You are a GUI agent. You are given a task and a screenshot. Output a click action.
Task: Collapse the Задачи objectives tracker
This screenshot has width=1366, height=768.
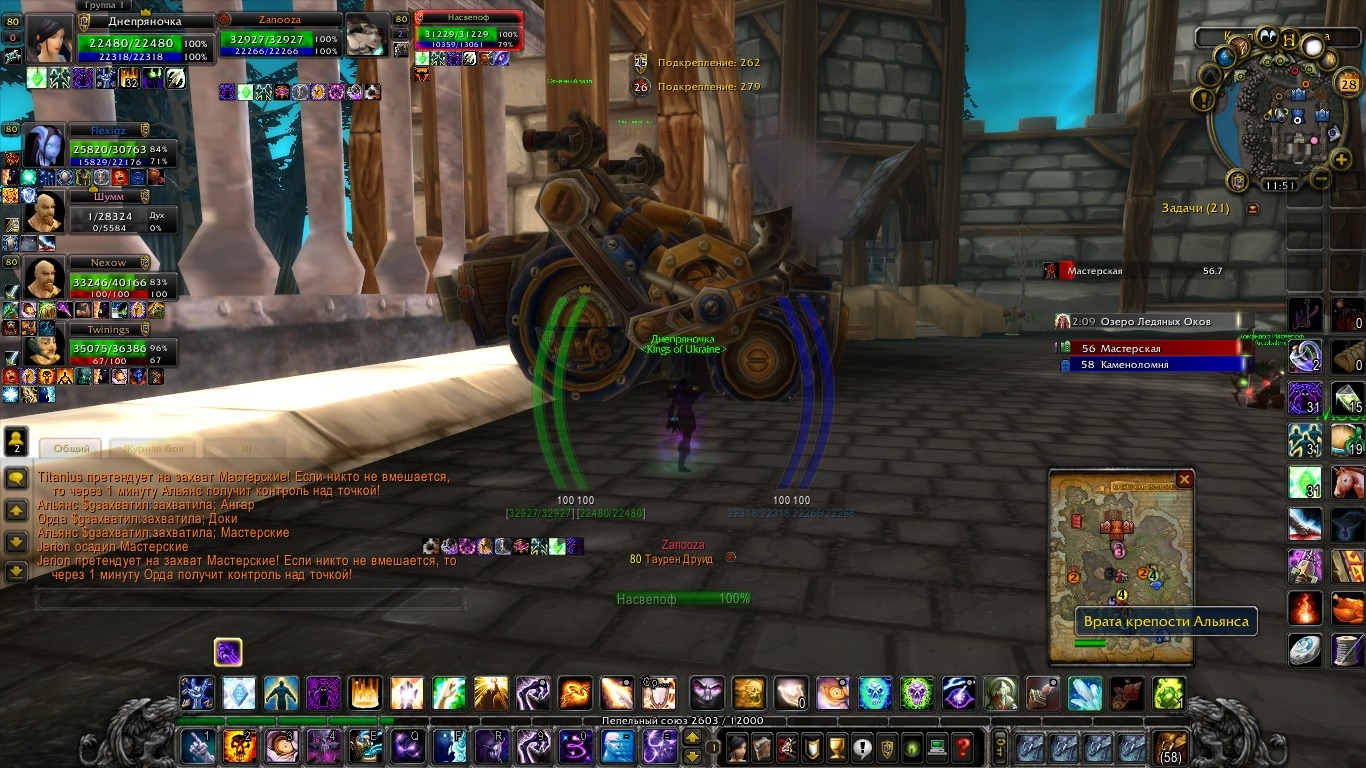point(1253,209)
